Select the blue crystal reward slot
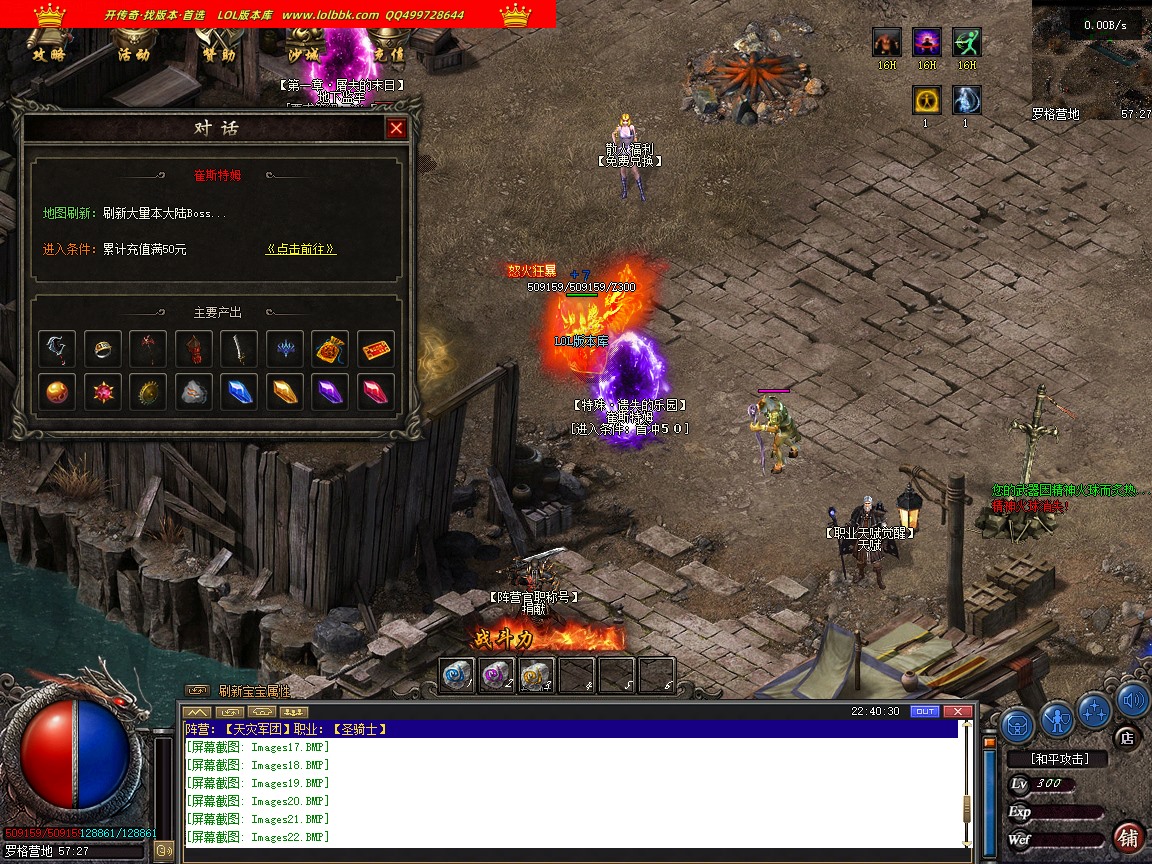This screenshot has height=864, width=1152. 239,392
